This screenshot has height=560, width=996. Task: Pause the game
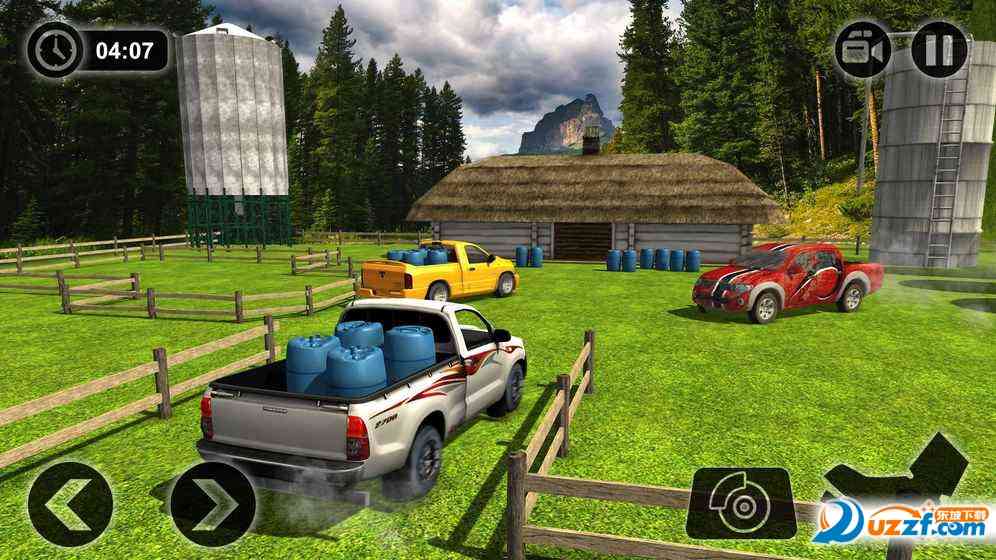pyautogui.click(x=939, y=49)
